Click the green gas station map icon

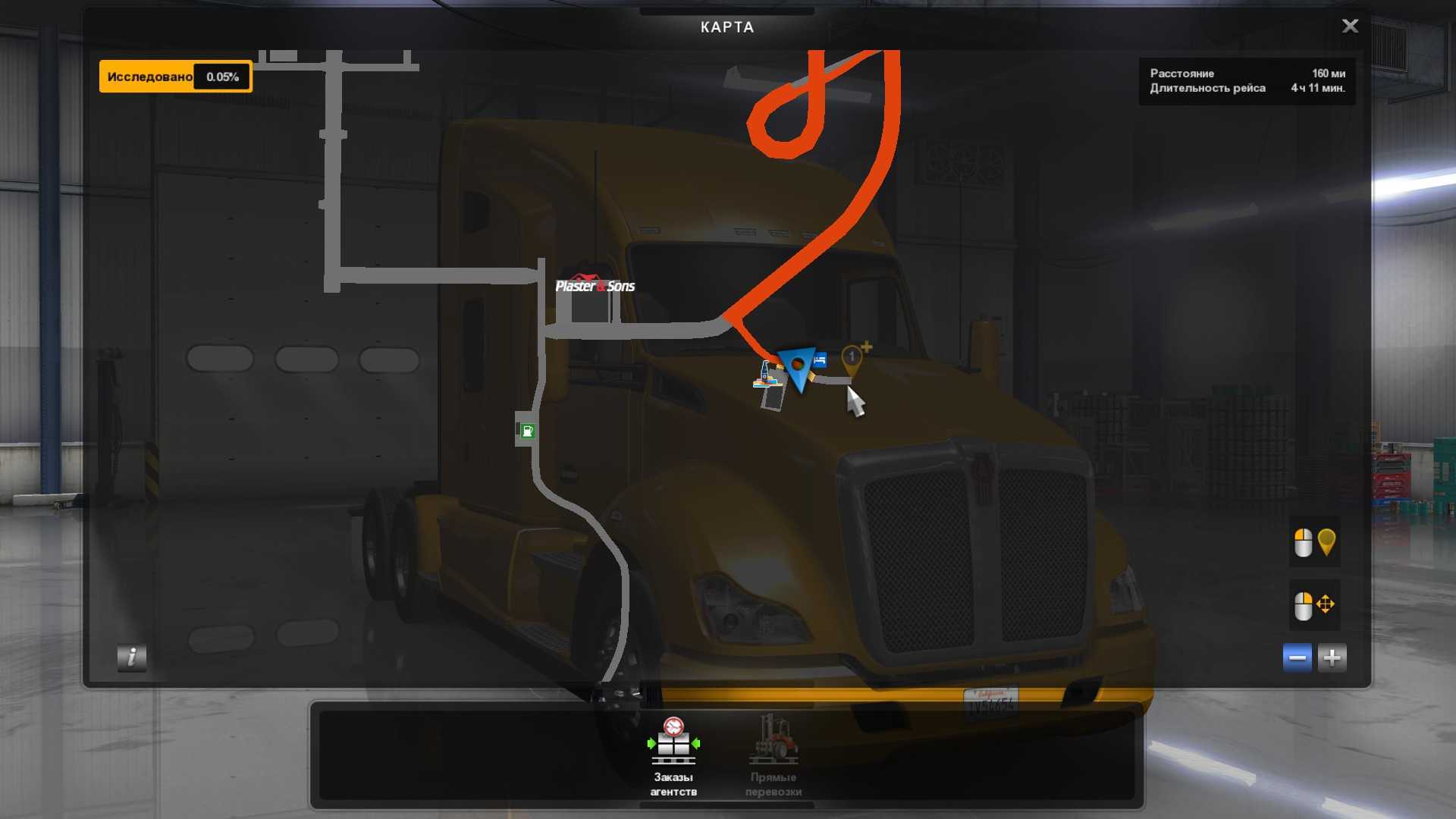point(527,431)
